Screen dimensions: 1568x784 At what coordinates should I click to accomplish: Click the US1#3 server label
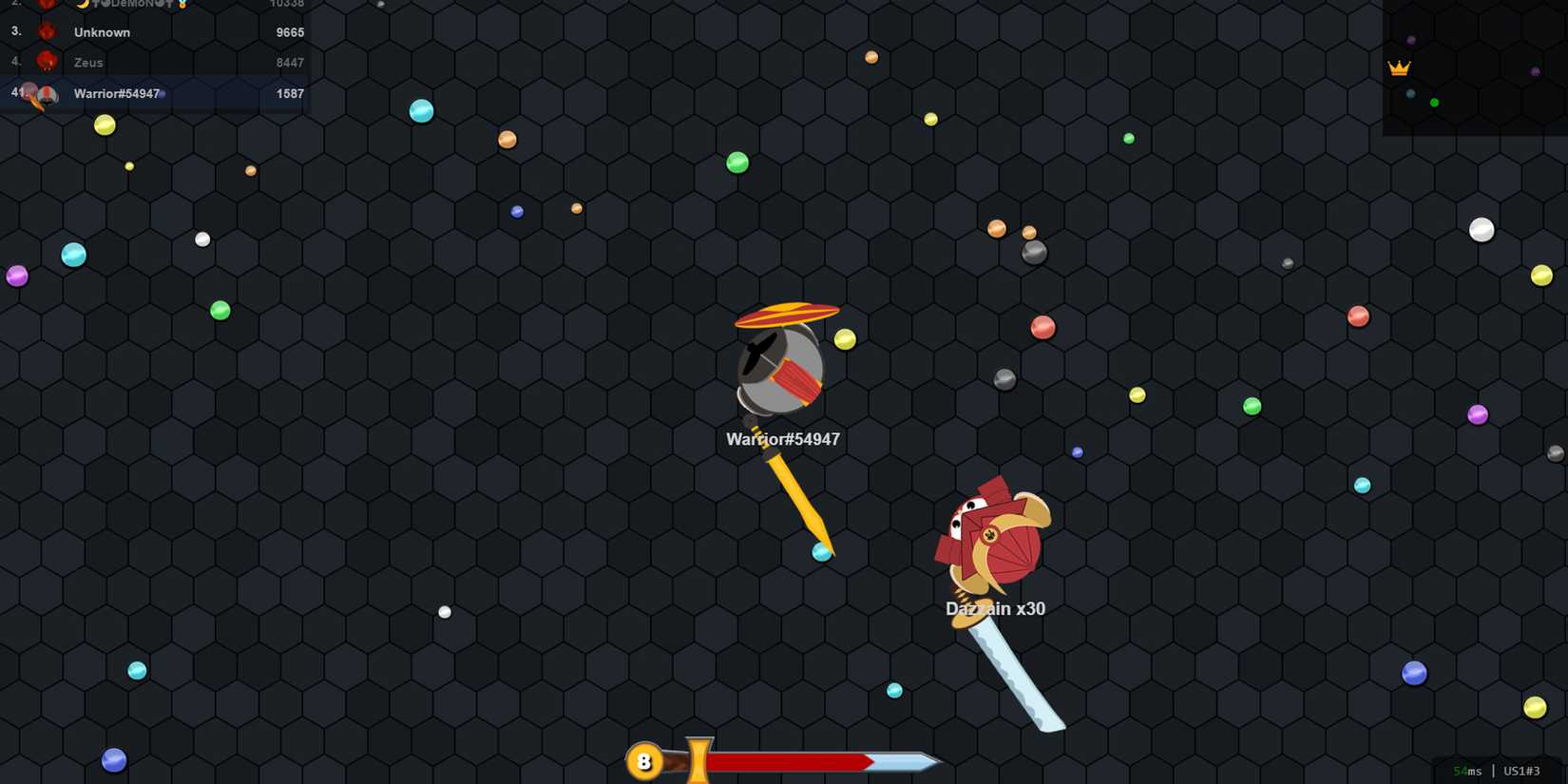1520,771
